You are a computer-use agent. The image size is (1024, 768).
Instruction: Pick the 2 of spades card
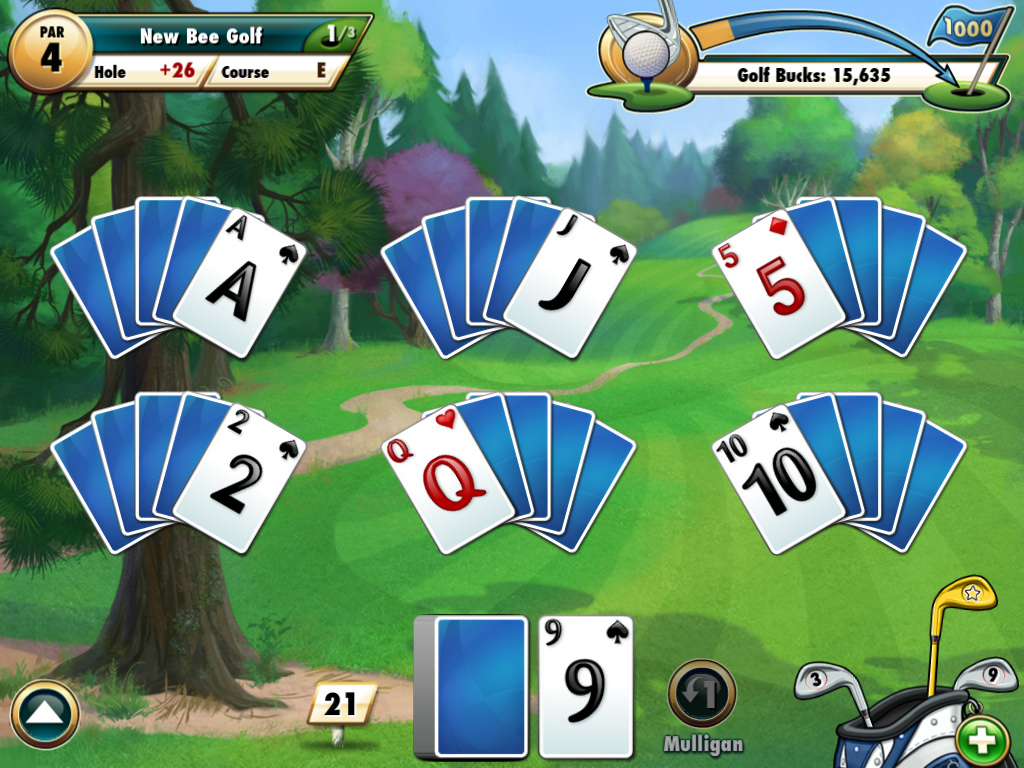pos(238,480)
